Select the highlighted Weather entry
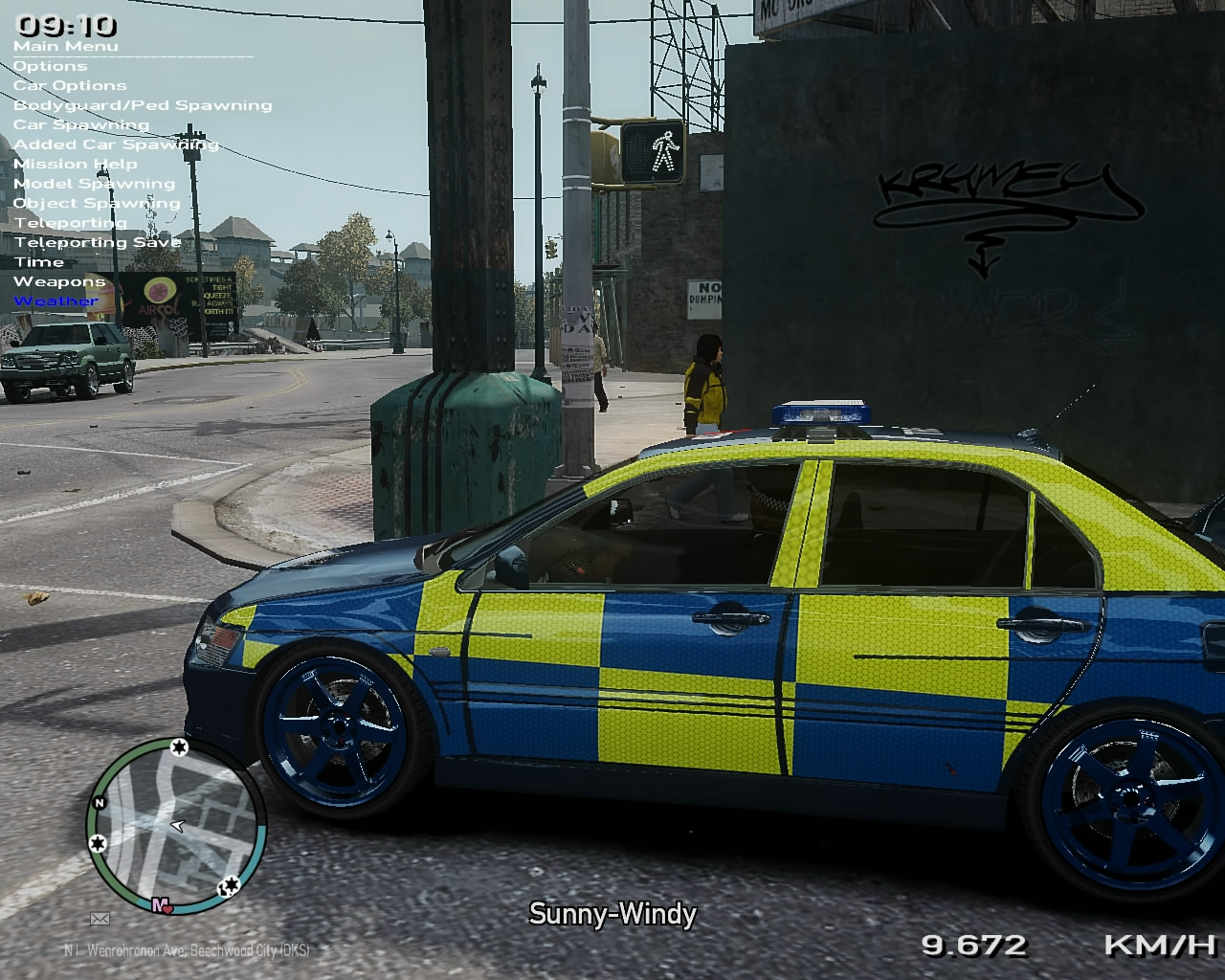The height and width of the screenshot is (980, 1225). [56, 301]
